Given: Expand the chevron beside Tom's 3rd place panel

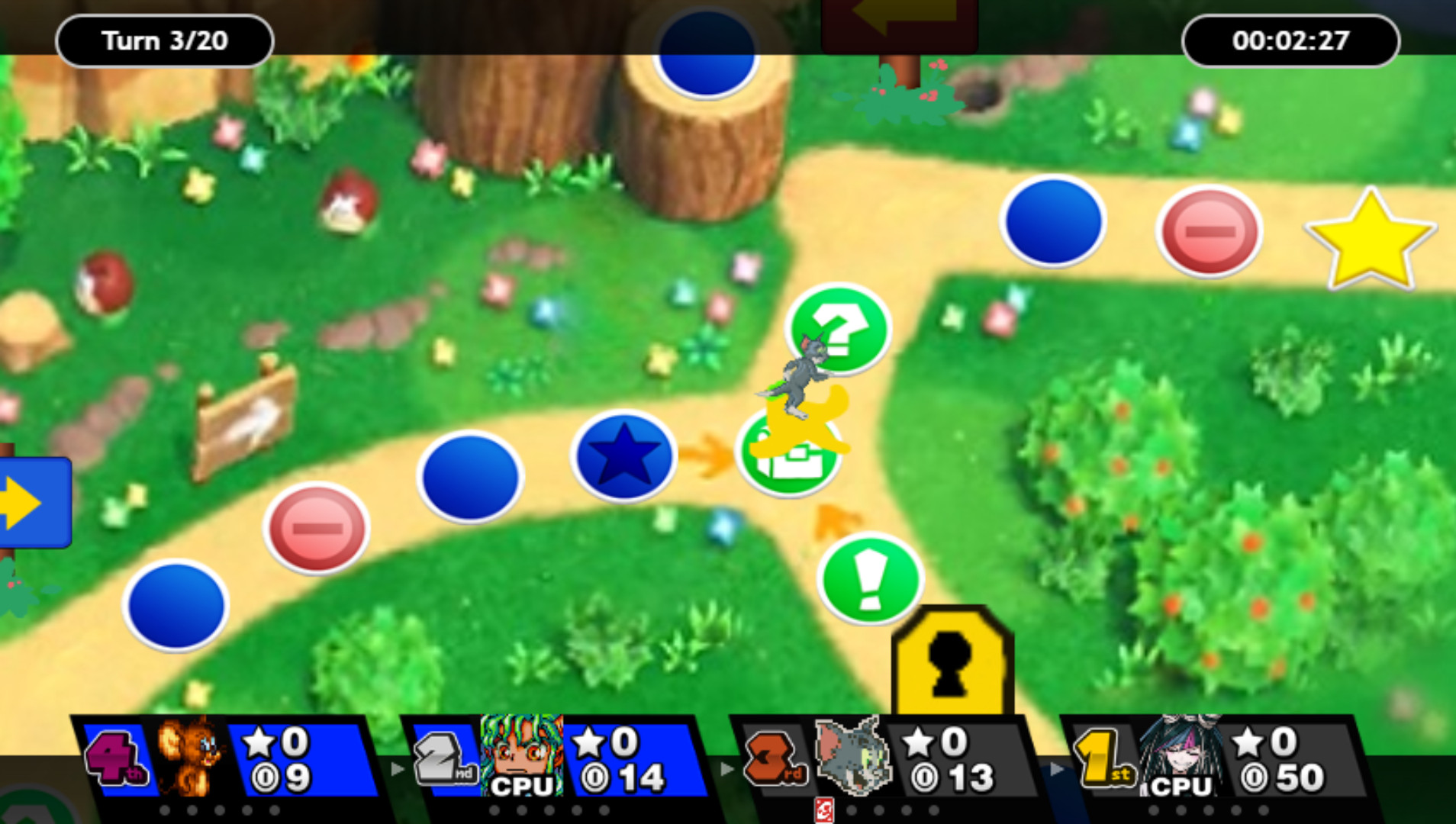Looking at the screenshot, I should point(1056,771).
